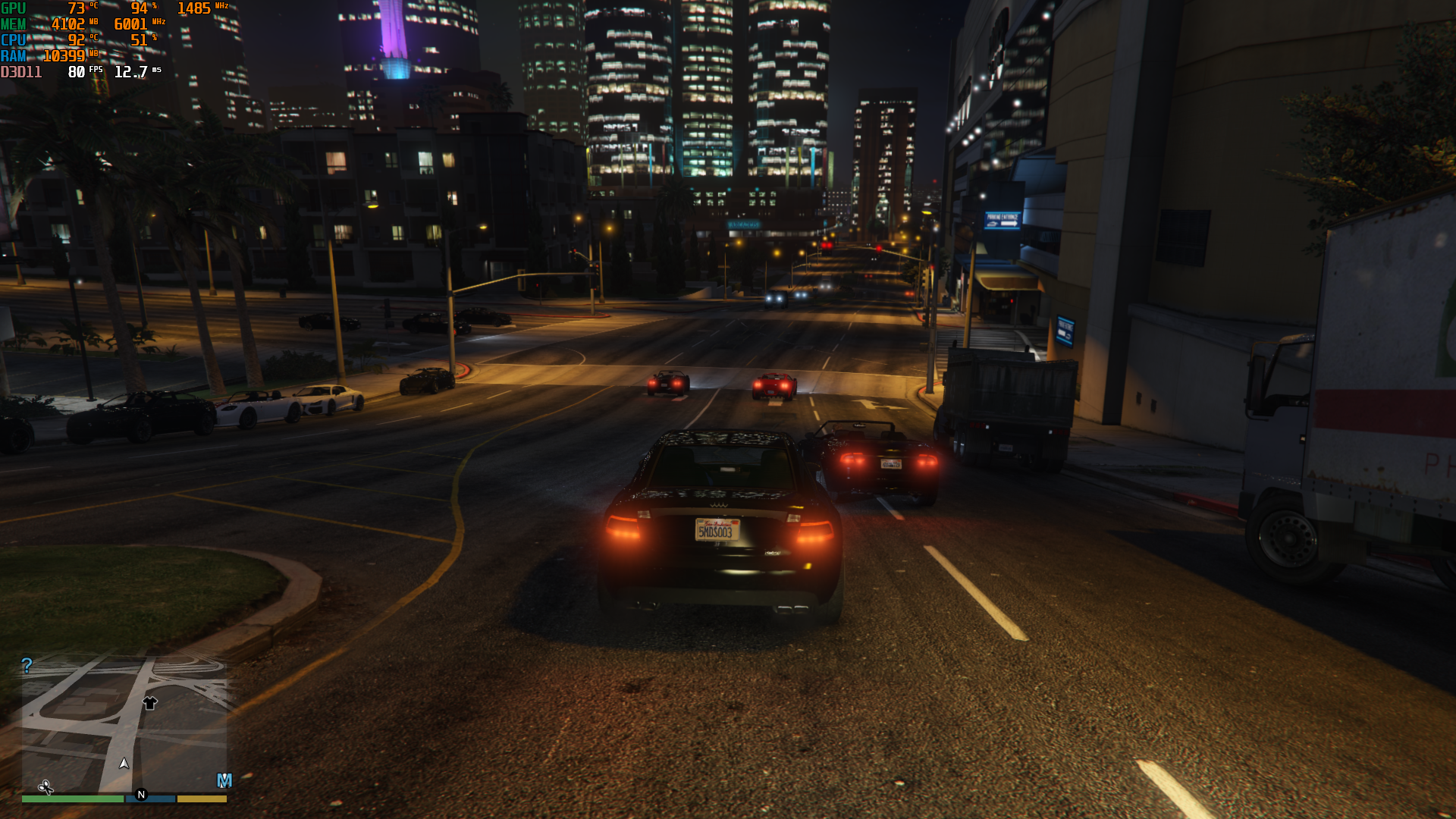The height and width of the screenshot is (819, 1456).
Task: Select the blue question mark map blip
Action: coord(27,666)
